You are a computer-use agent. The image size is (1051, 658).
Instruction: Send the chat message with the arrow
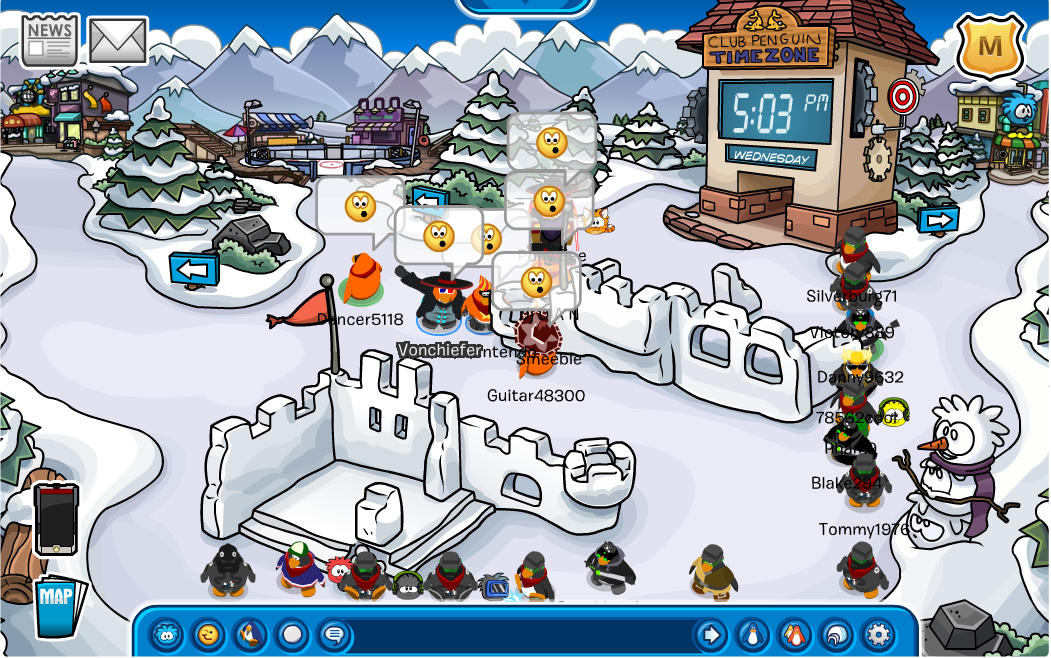pyautogui.click(x=710, y=634)
